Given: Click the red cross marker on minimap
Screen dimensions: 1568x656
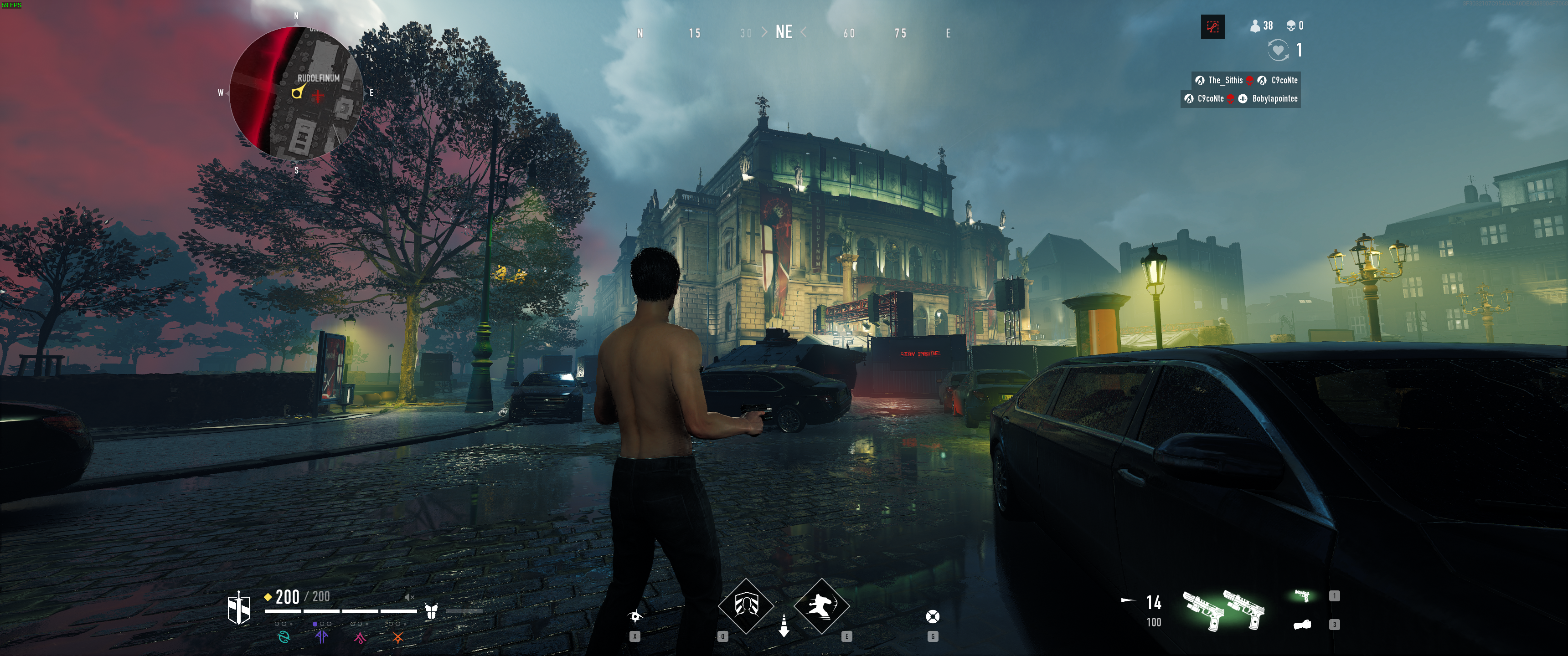Looking at the screenshot, I should [318, 96].
